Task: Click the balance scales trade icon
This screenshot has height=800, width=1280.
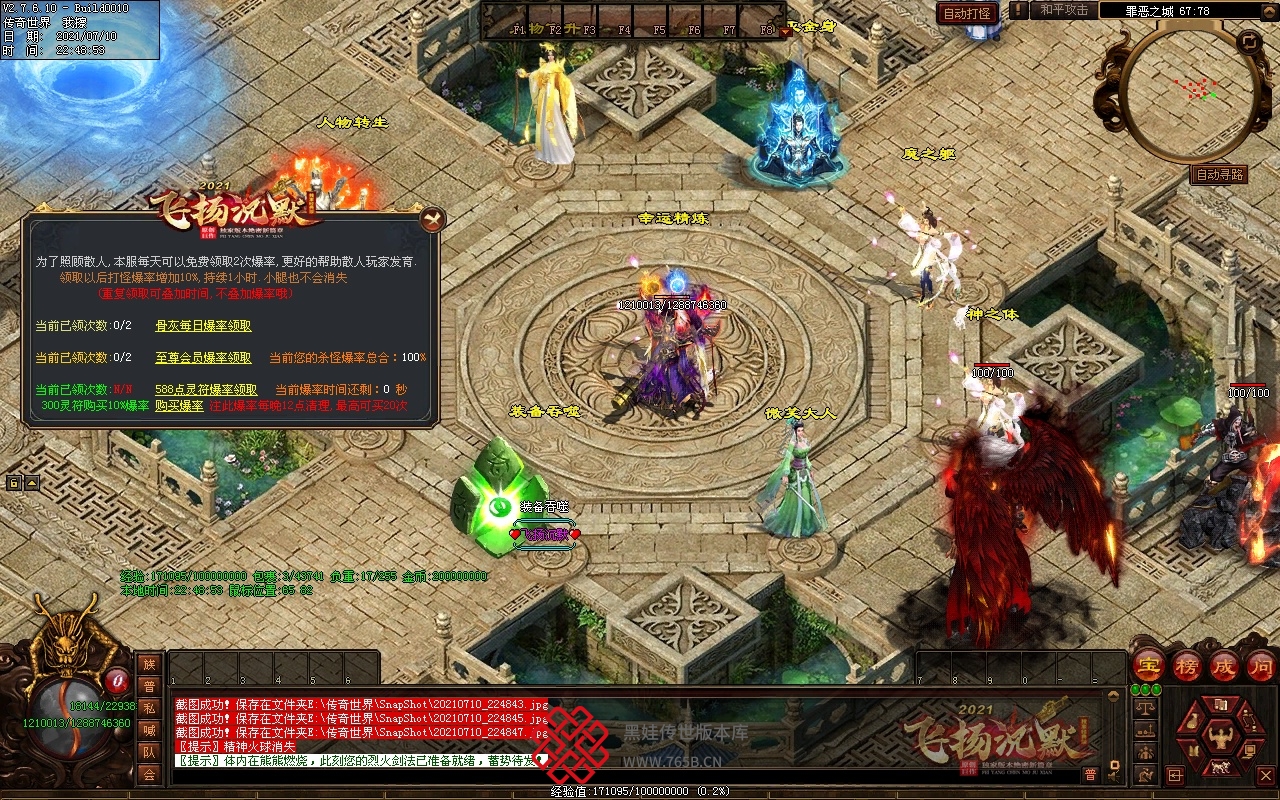Action: point(1145,707)
